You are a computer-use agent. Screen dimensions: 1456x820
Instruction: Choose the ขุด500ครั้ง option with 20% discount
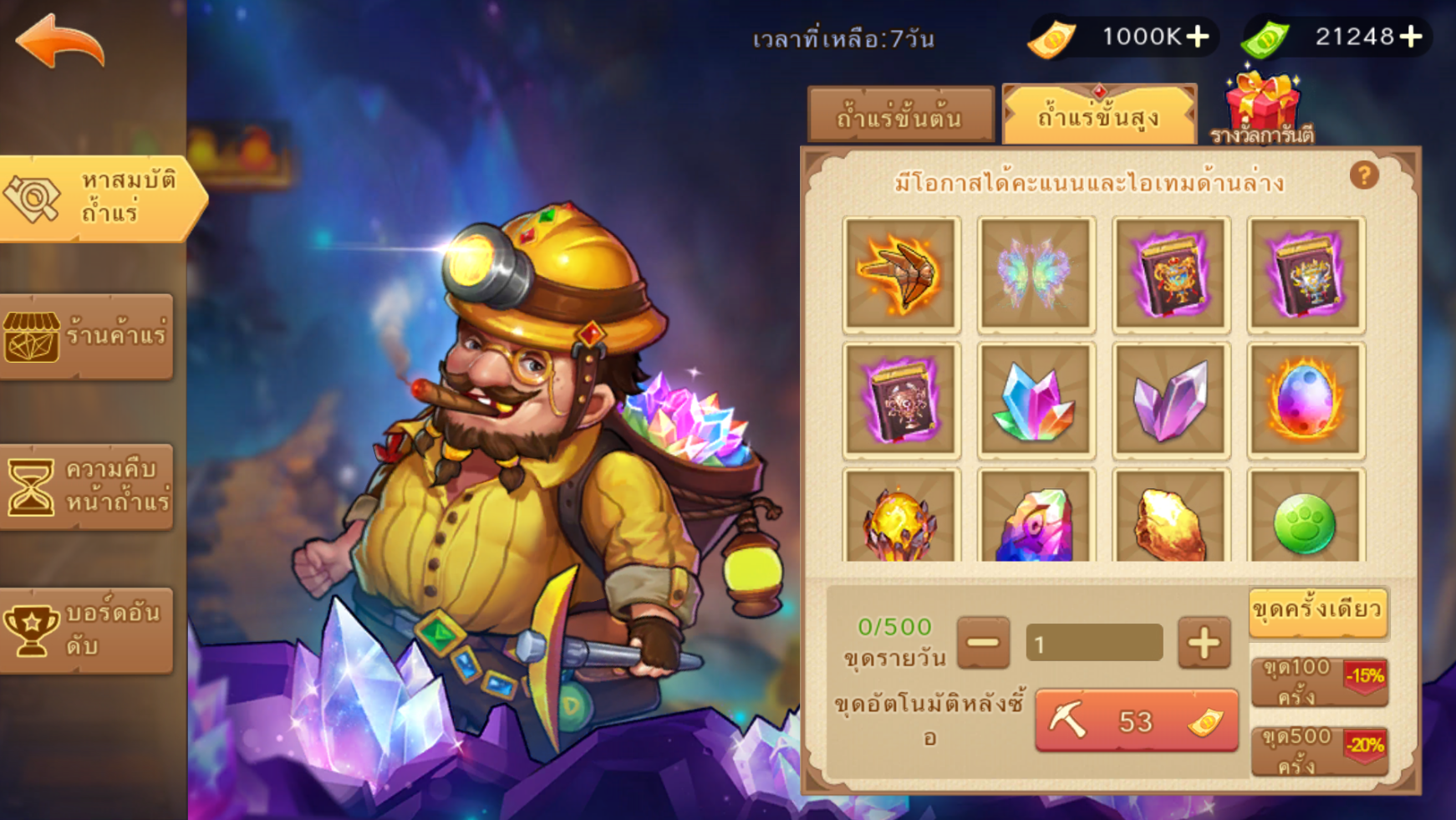coord(1319,751)
